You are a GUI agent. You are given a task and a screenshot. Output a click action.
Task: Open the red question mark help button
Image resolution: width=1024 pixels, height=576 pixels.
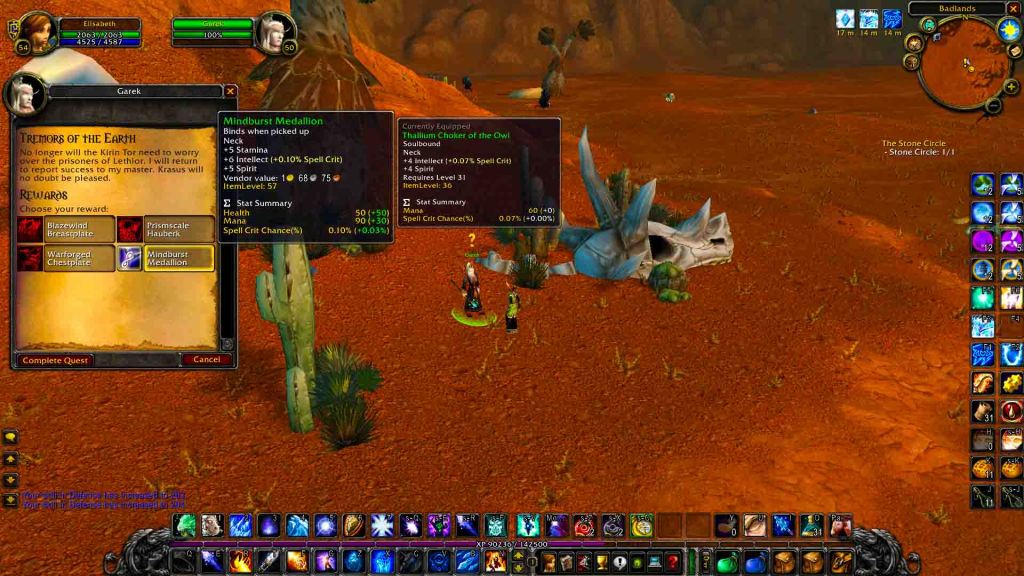point(674,562)
